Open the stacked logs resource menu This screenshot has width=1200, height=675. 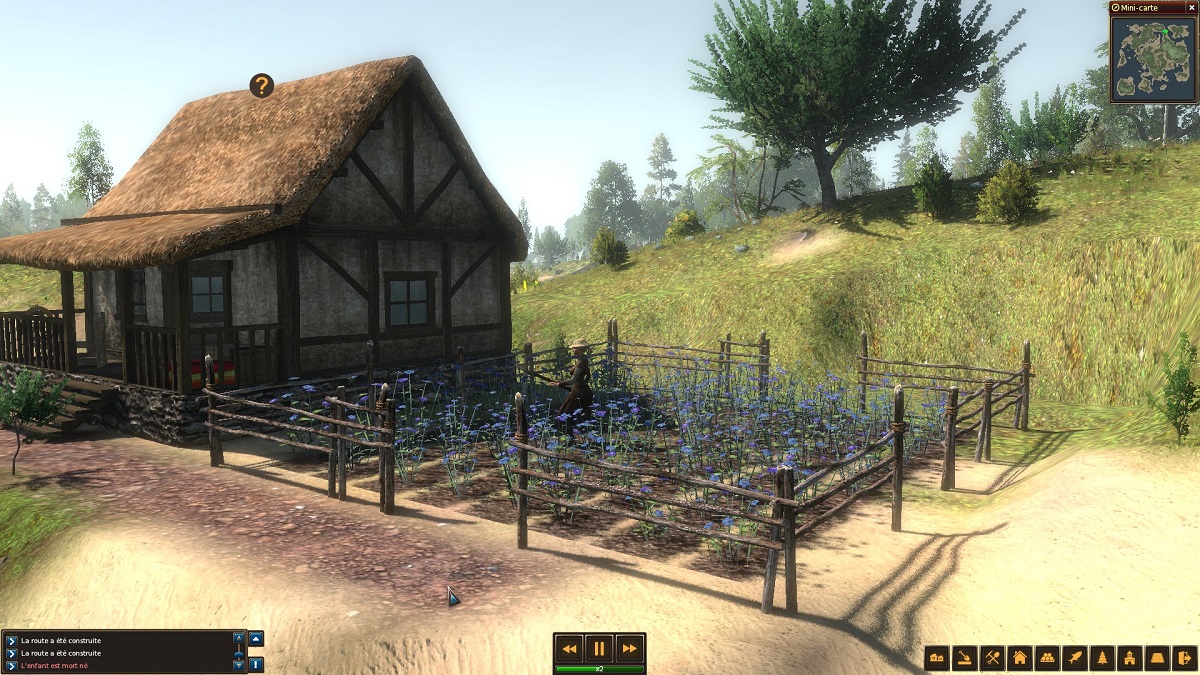point(1047,657)
